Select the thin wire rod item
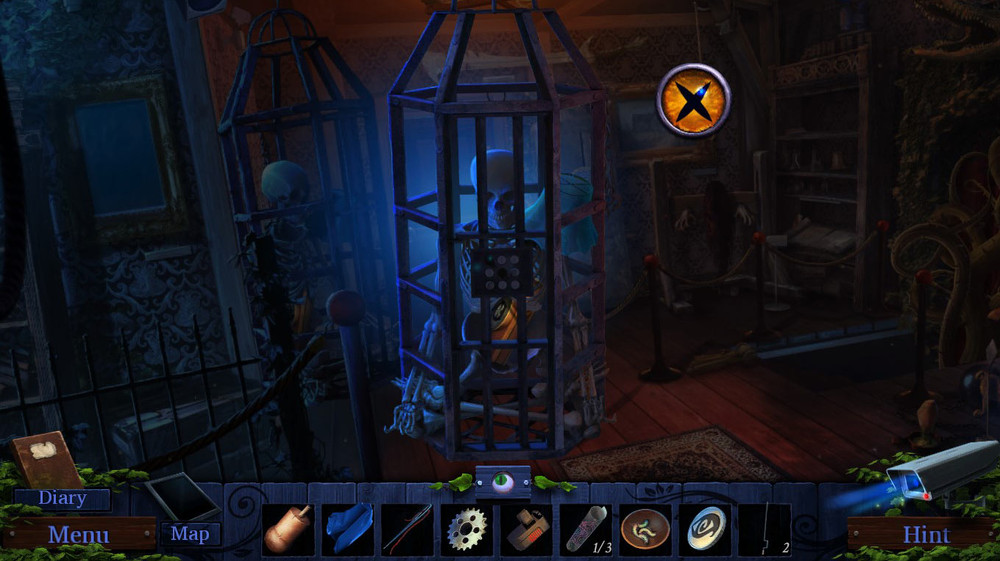The image size is (1000, 561). (407, 529)
